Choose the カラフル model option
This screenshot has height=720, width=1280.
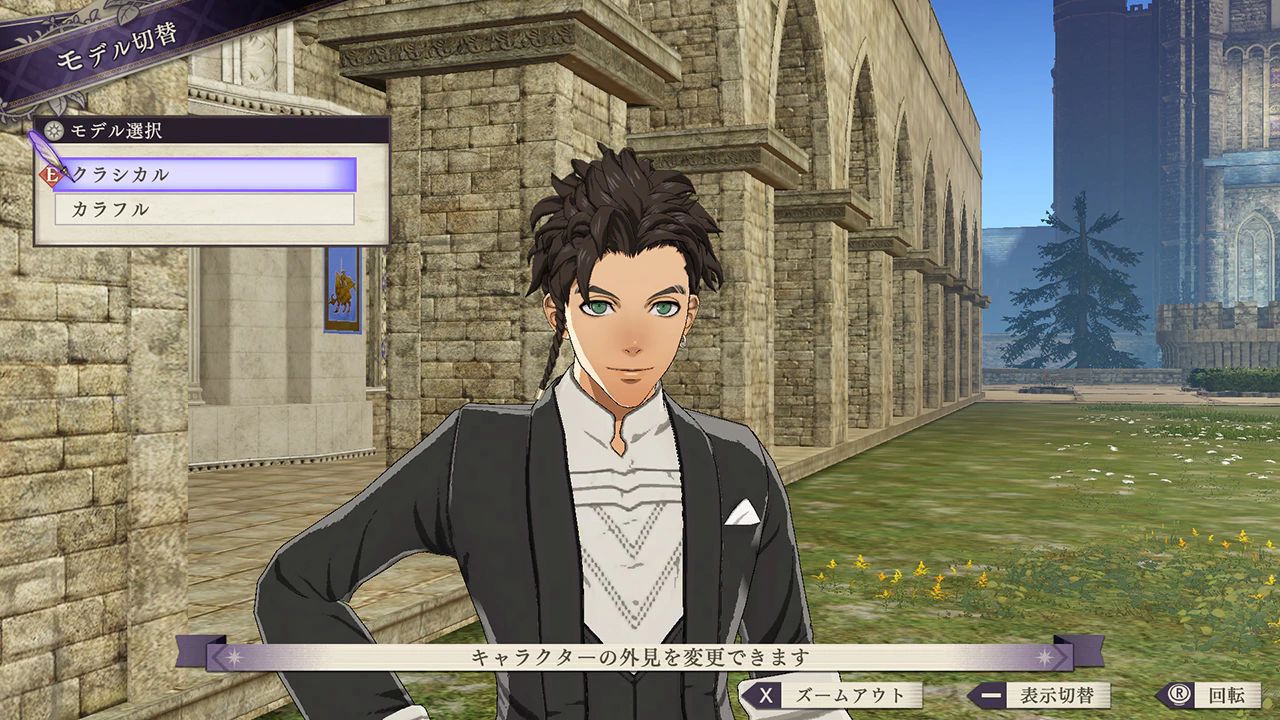click(205, 210)
